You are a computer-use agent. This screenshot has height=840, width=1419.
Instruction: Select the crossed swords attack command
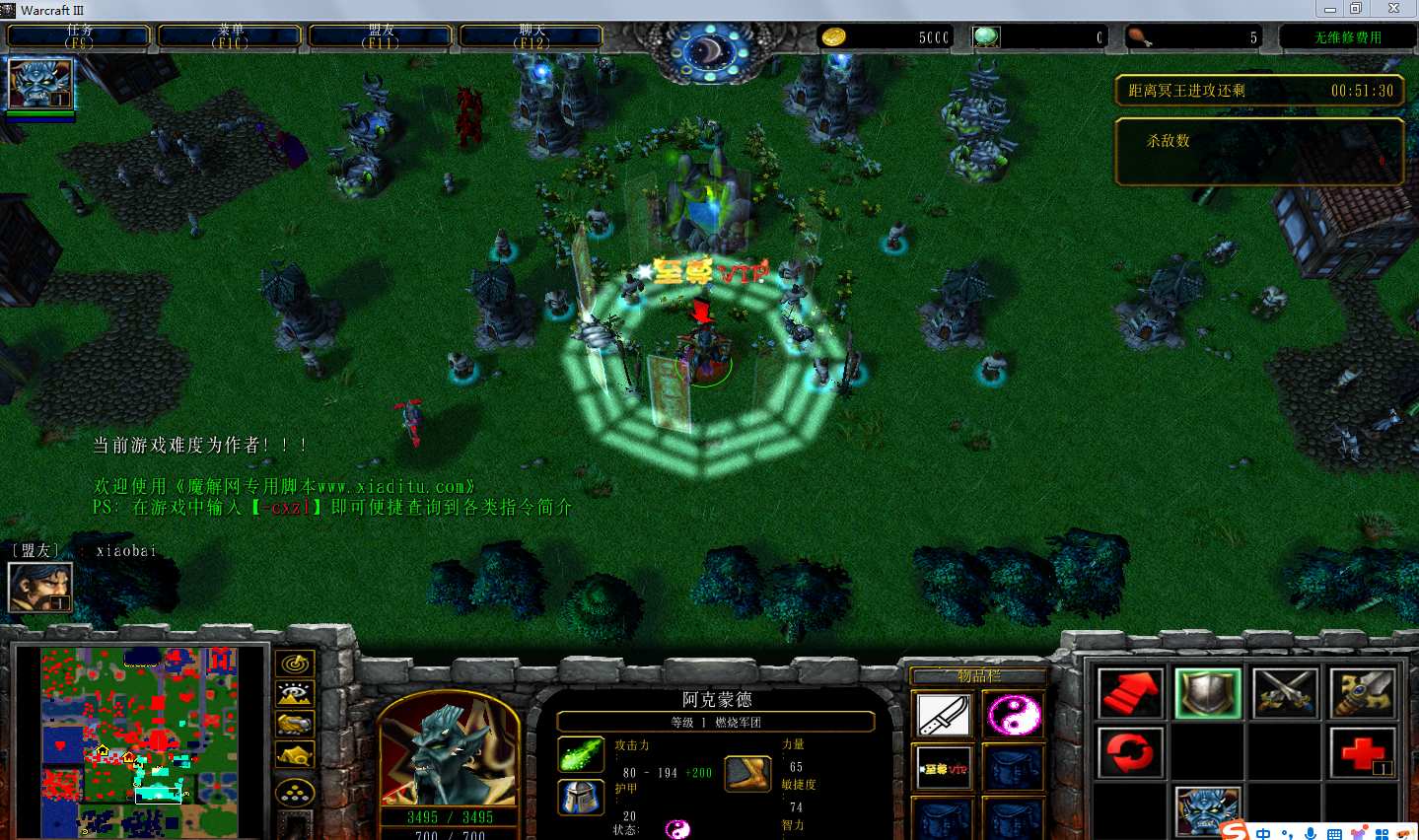pyautogui.click(x=1285, y=693)
